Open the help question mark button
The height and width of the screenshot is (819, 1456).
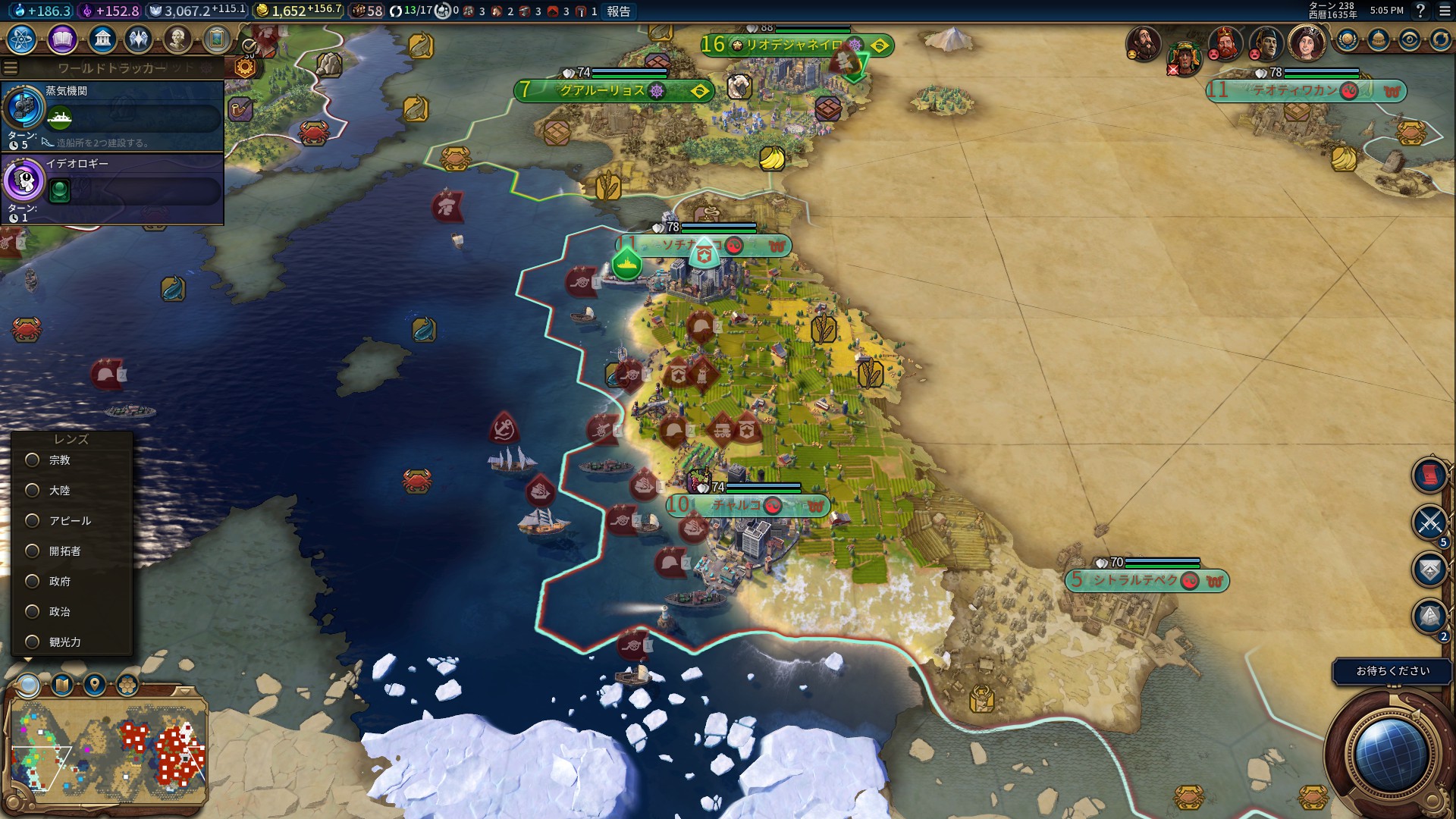pos(1420,11)
